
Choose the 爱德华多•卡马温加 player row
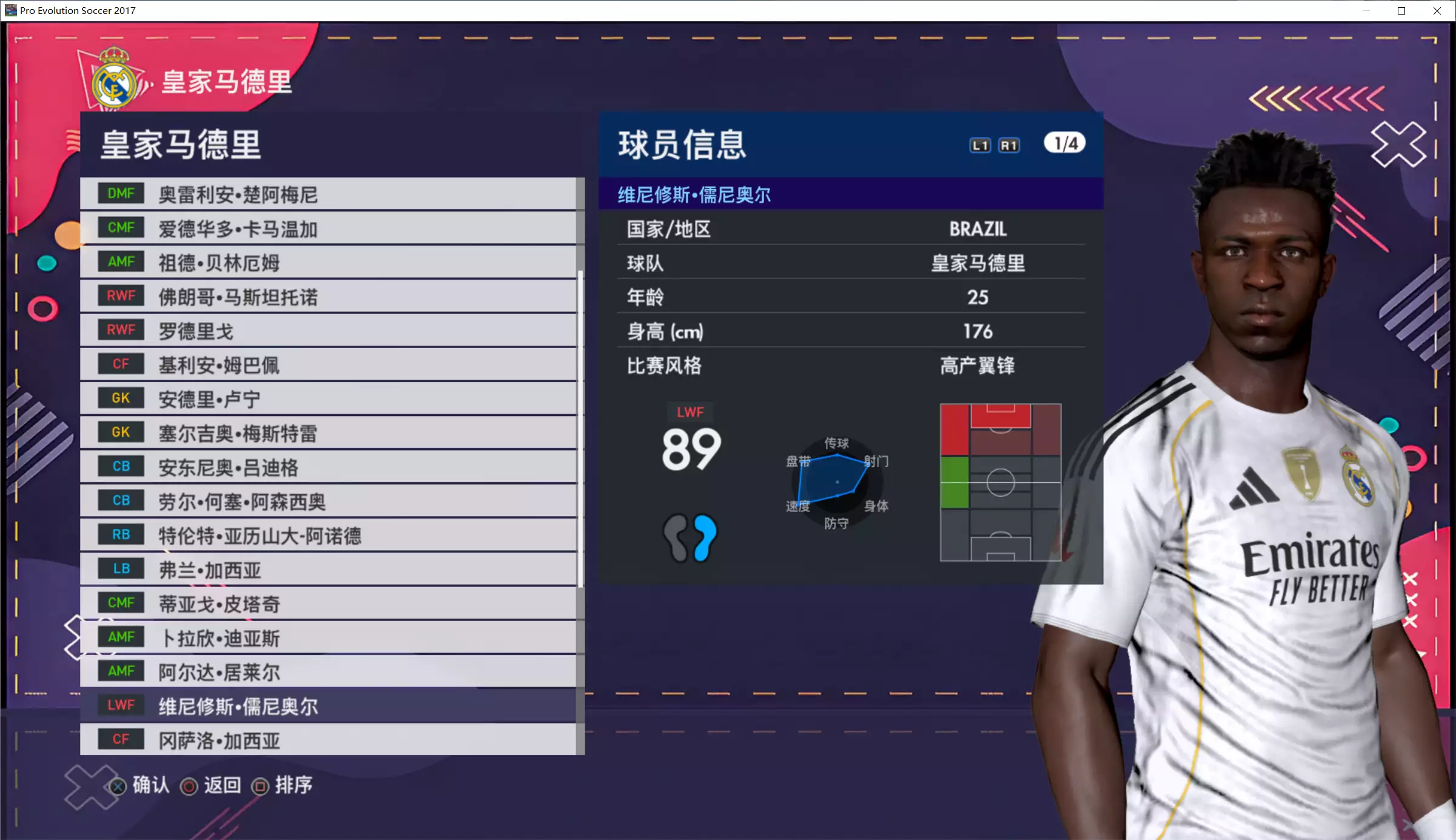click(x=327, y=229)
